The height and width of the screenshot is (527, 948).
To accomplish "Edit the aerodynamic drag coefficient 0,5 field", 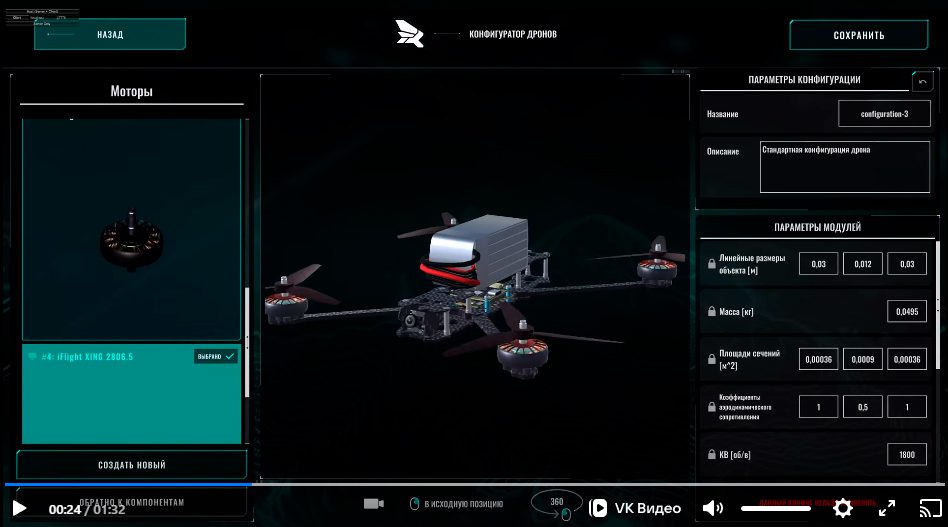I will (x=863, y=407).
